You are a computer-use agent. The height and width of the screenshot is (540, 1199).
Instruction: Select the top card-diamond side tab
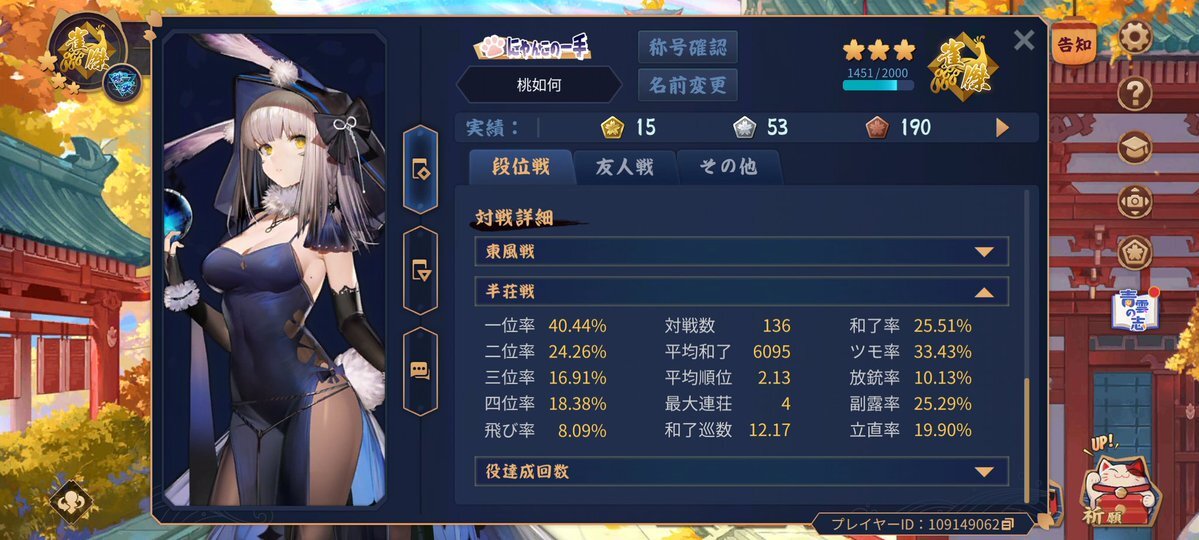[420, 169]
